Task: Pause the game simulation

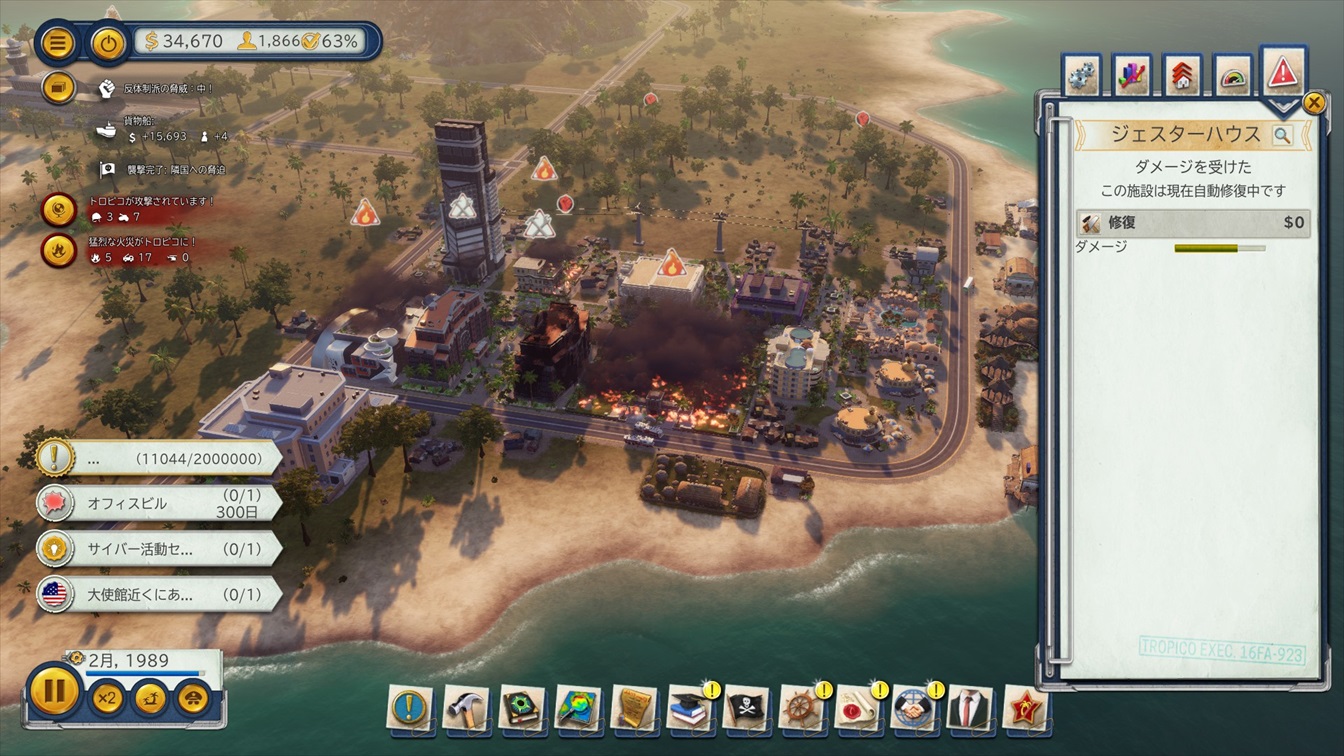Action: tap(54, 692)
